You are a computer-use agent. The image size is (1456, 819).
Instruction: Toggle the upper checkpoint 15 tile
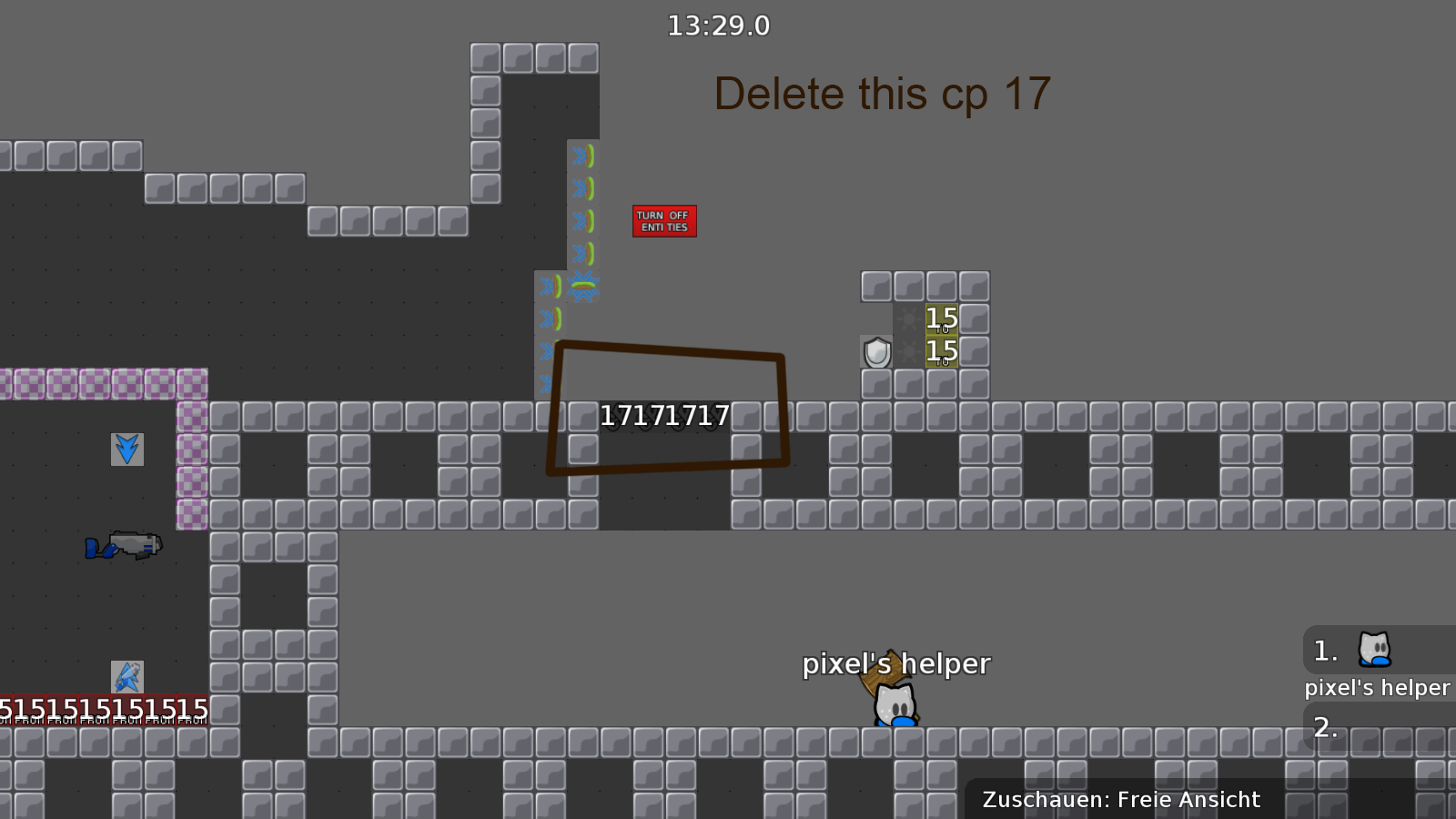941,318
